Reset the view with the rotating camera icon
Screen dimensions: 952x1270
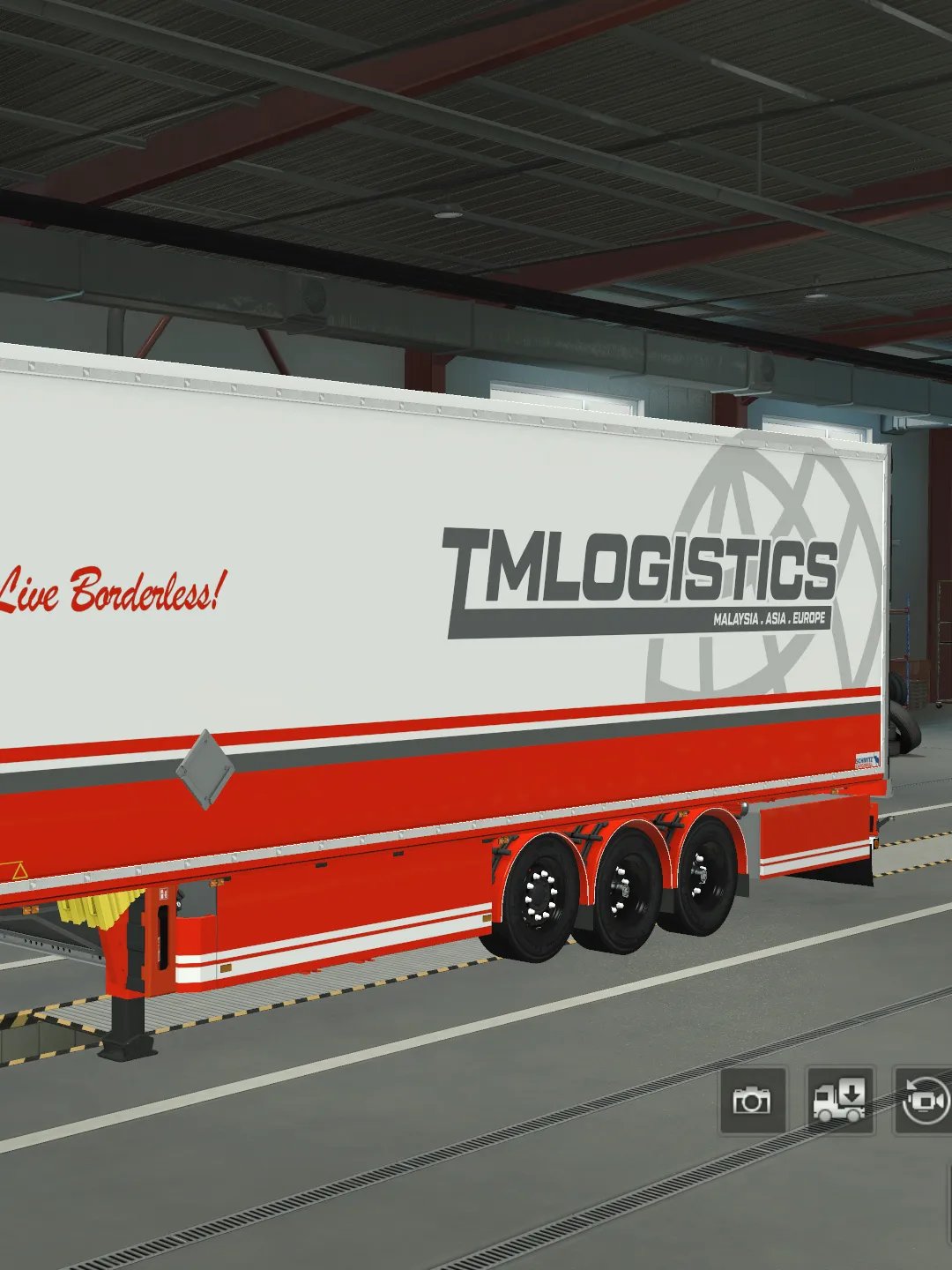(x=924, y=1100)
